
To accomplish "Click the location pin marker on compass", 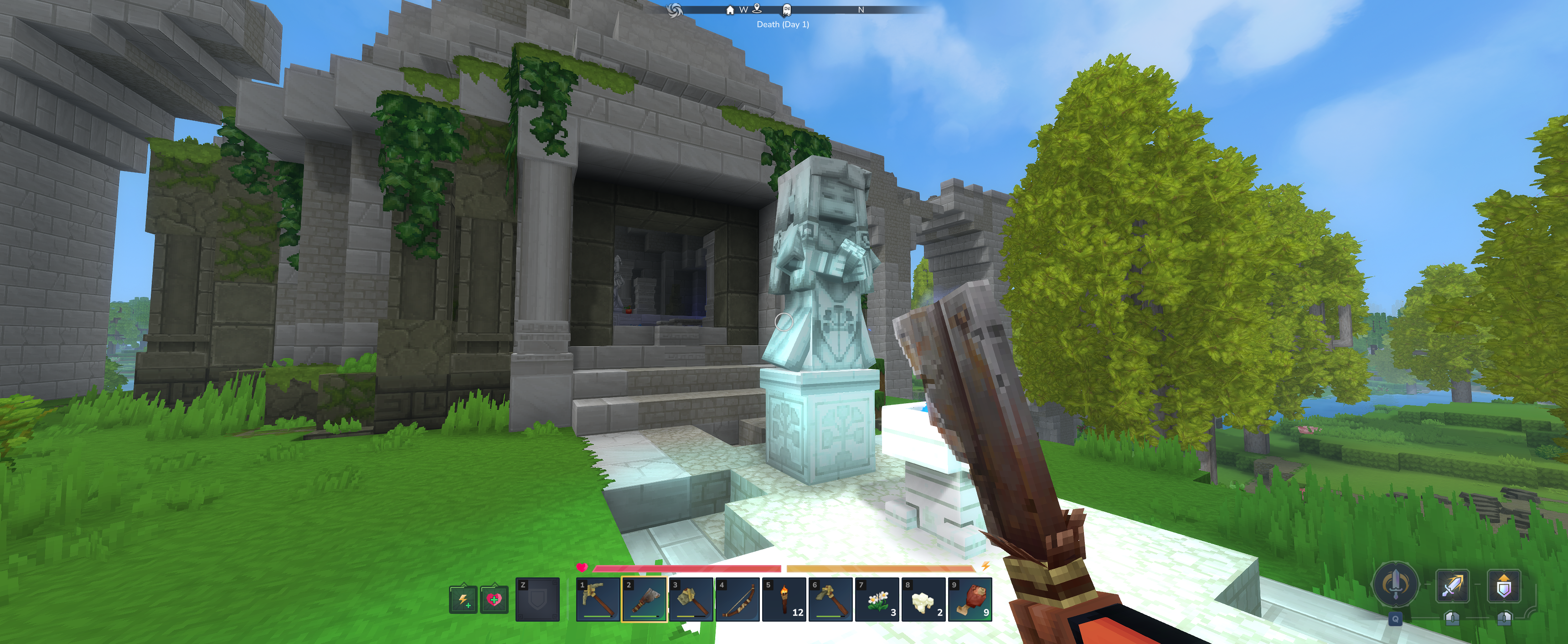I will click(x=757, y=9).
